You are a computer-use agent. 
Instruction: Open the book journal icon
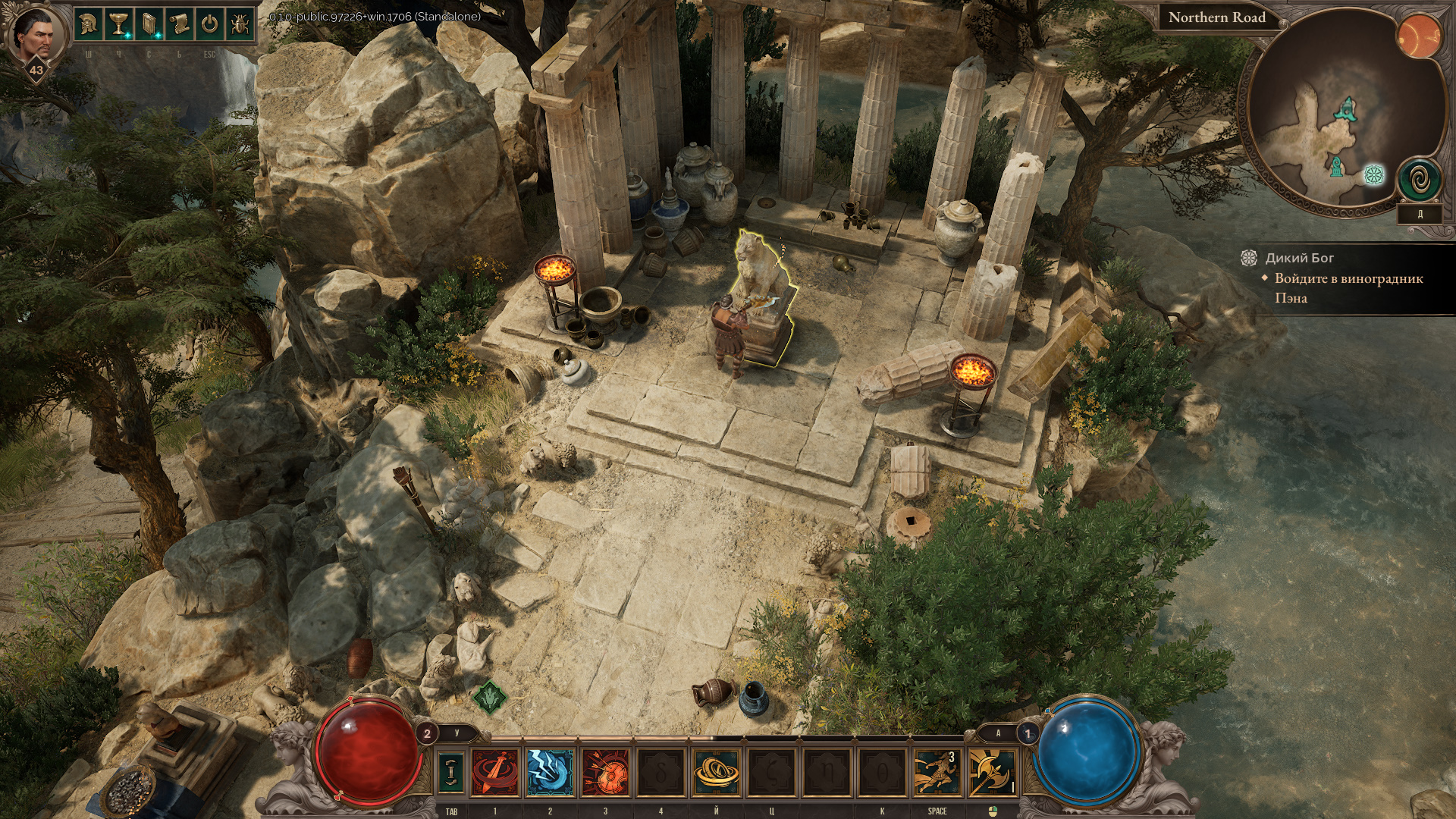pos(149,25)
